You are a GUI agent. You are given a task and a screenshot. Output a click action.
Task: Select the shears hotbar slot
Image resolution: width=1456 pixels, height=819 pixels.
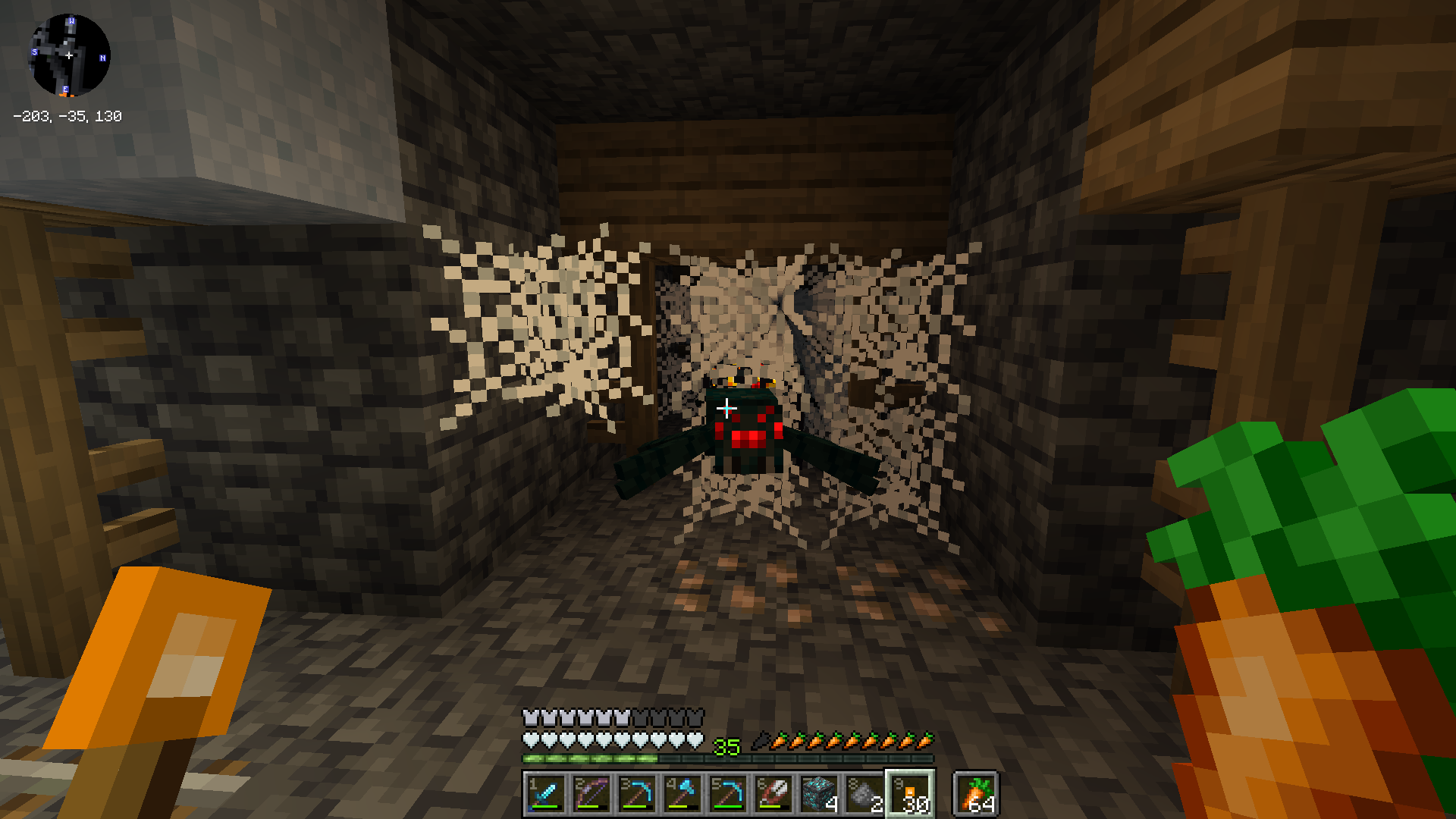pos(773,794)
